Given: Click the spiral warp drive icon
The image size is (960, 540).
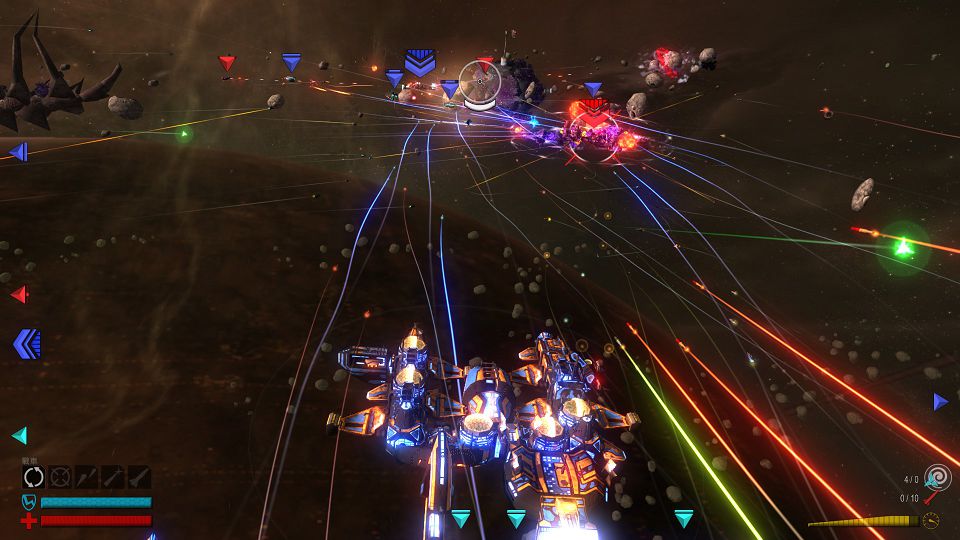Looking at the screenshot, I should click(x=937, y=477).
